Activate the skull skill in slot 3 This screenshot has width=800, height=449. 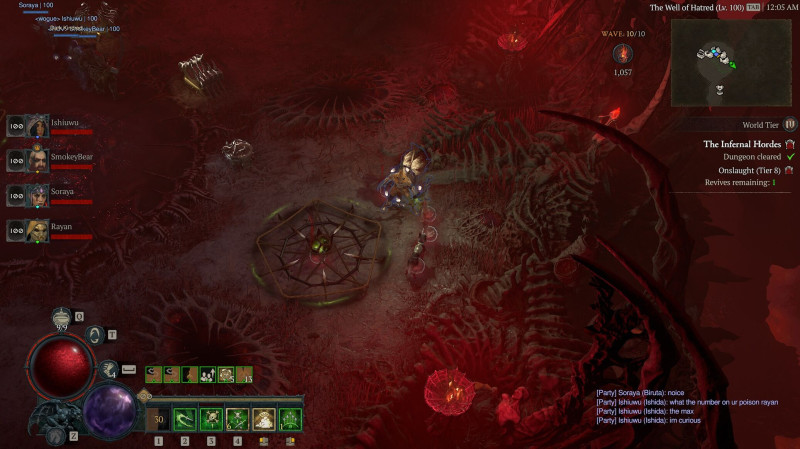[x=211, y=418]
